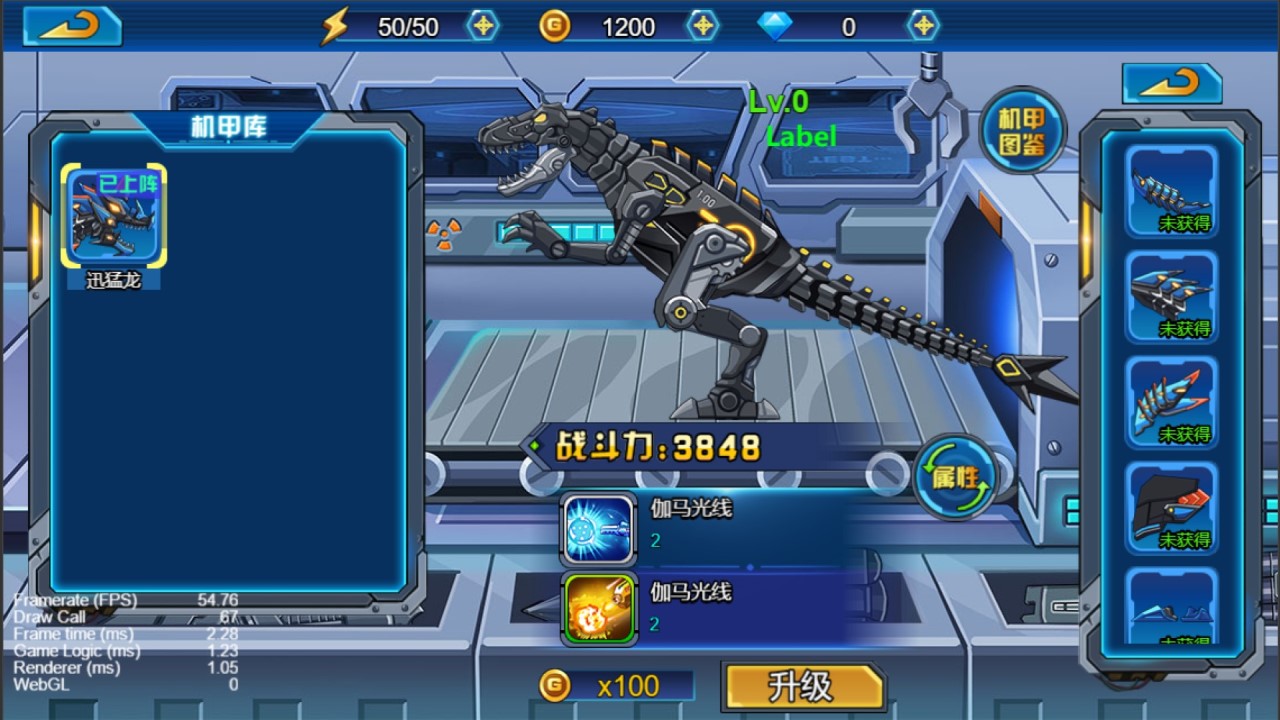1280x720 pixels.
Task: Choose the second unobtained mecha part
Action: [x=1172, y=297]
